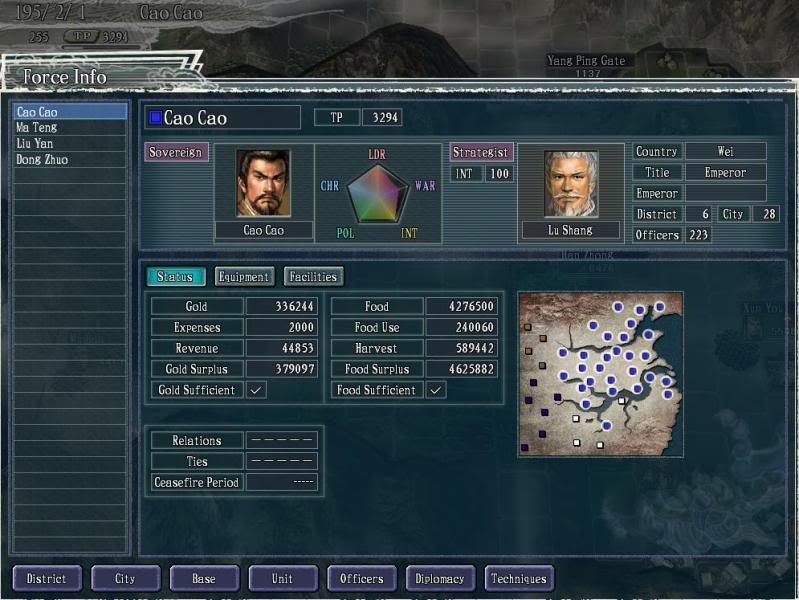Choose Liu Yan from the force list
799x600 pixels.
coord(69,144)
